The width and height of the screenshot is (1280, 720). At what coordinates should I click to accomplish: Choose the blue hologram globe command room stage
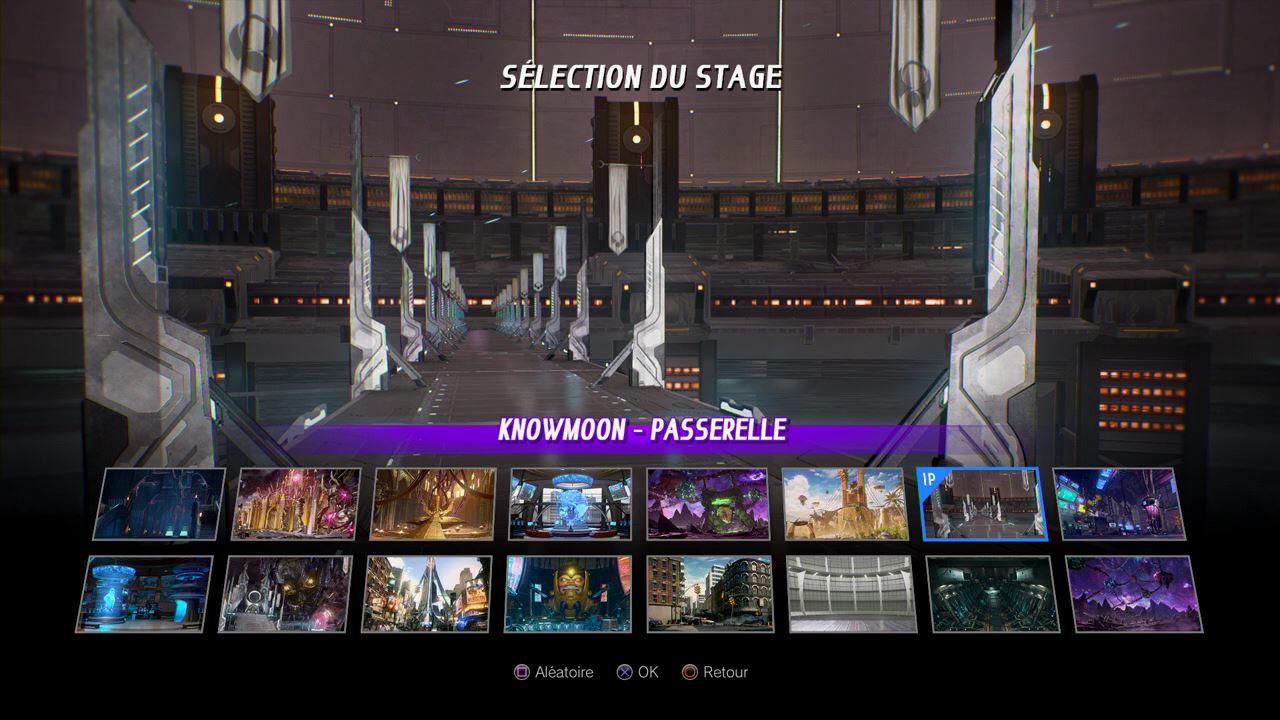pos(570,504)
